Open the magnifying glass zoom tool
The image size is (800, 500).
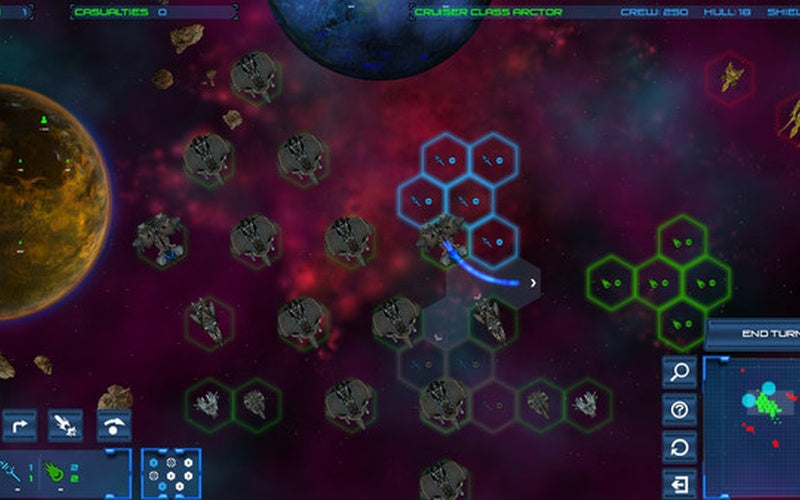coord(680,373)
